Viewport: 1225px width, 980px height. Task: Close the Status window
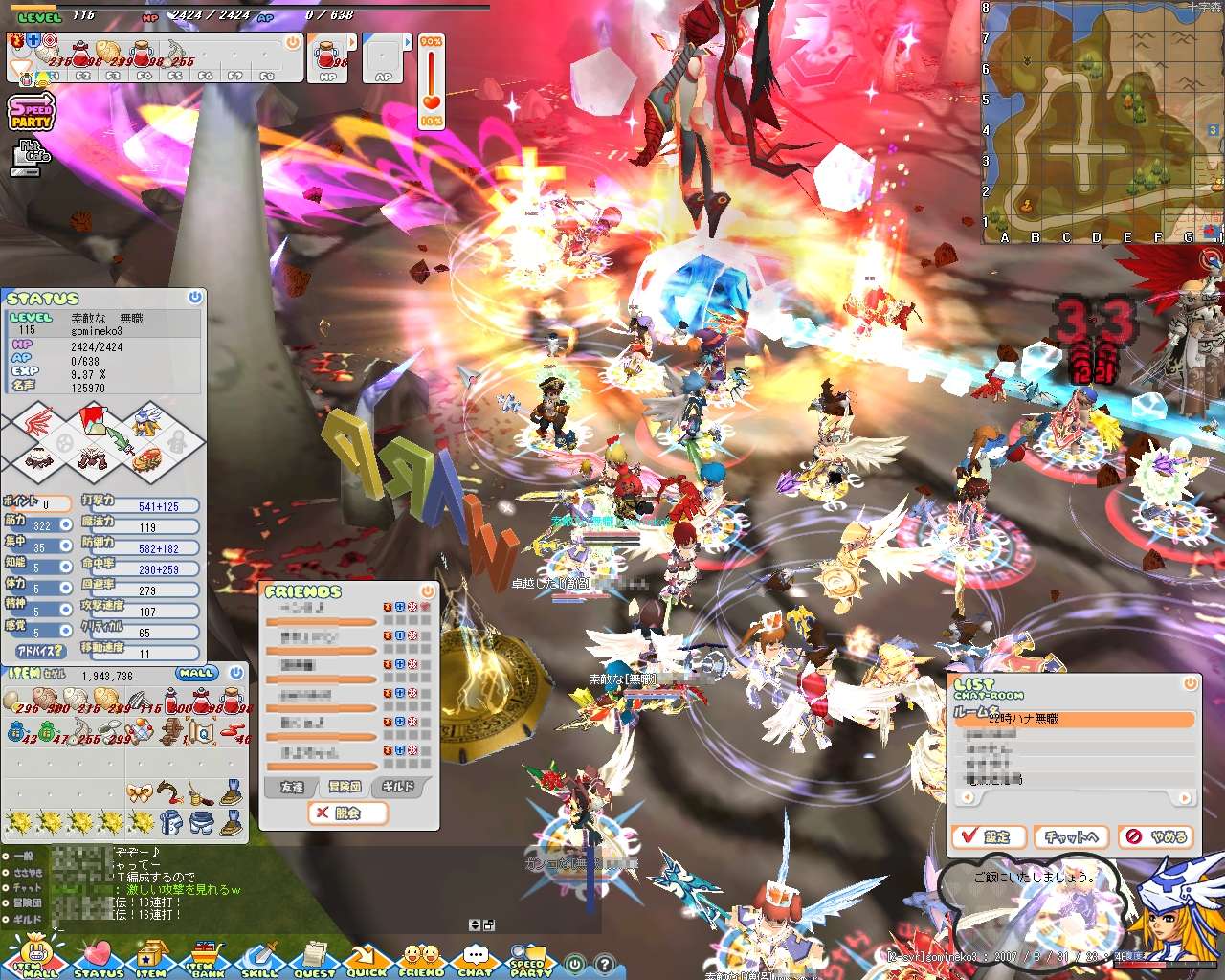(x=195, y=298)
